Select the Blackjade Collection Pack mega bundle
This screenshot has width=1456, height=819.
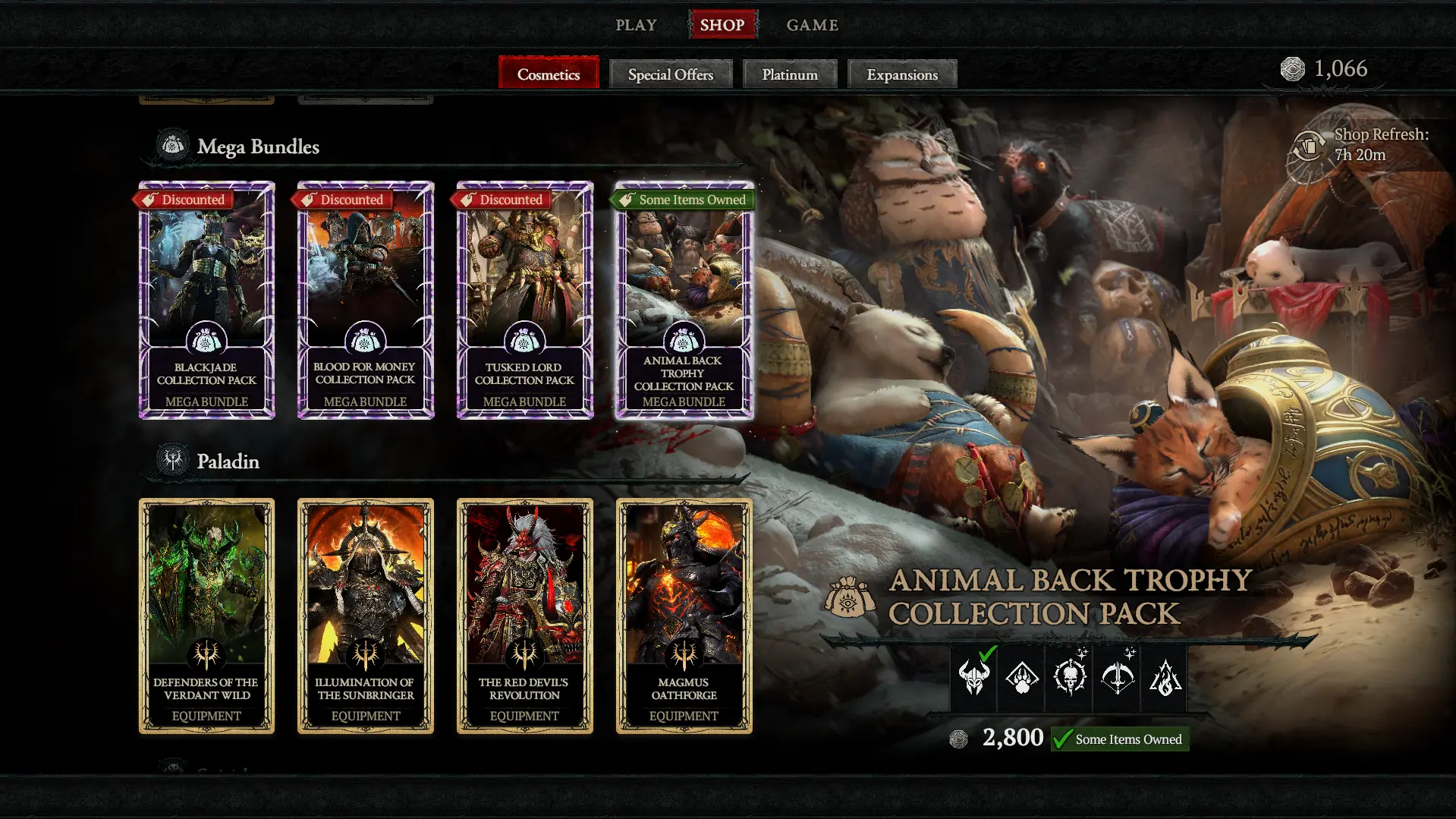pyautogui.click(x=206, y=301)
